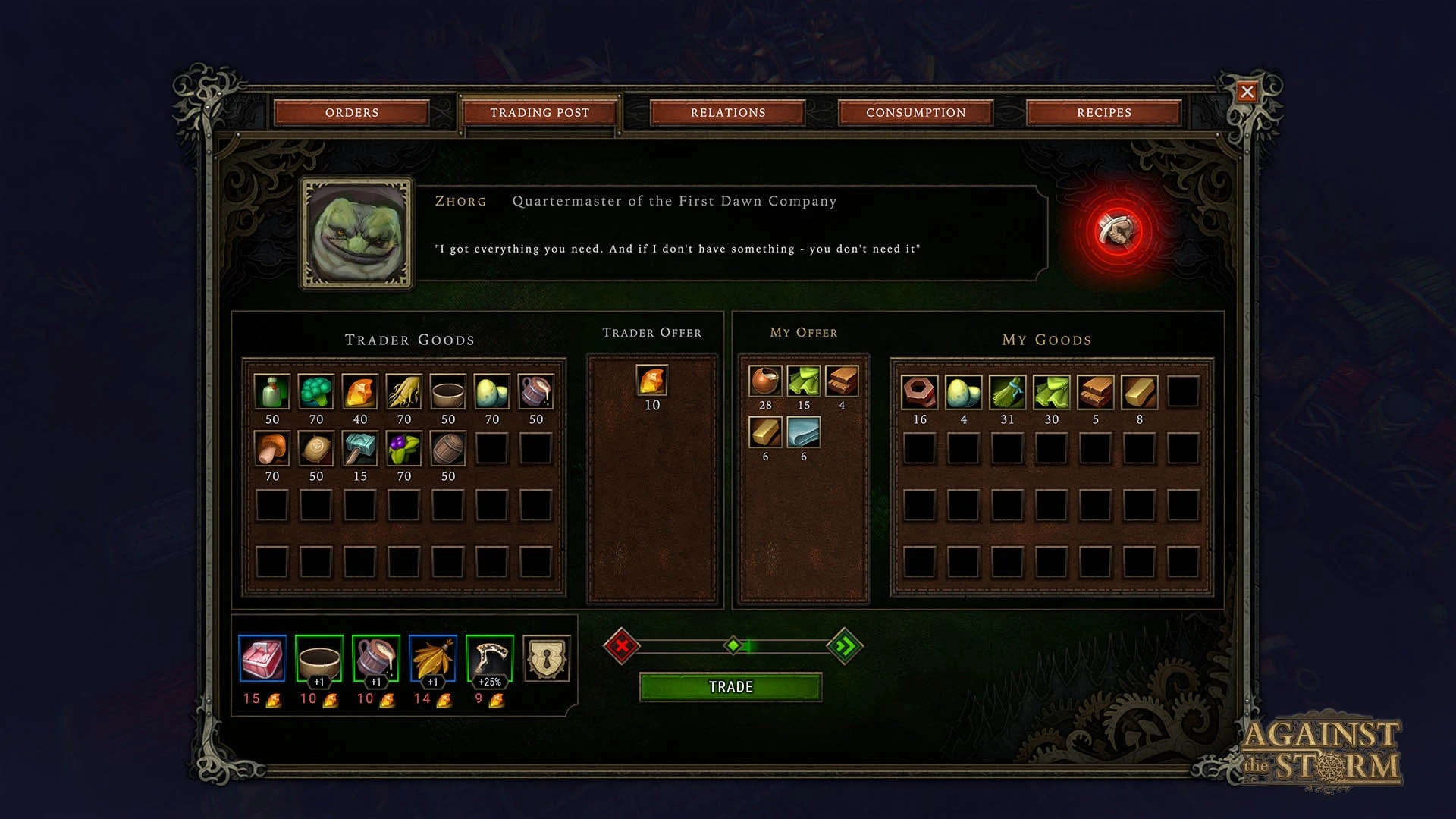Pick the mushroom item in Trader Goods
Screen dimensions: 1456x819
click(271, 449)
